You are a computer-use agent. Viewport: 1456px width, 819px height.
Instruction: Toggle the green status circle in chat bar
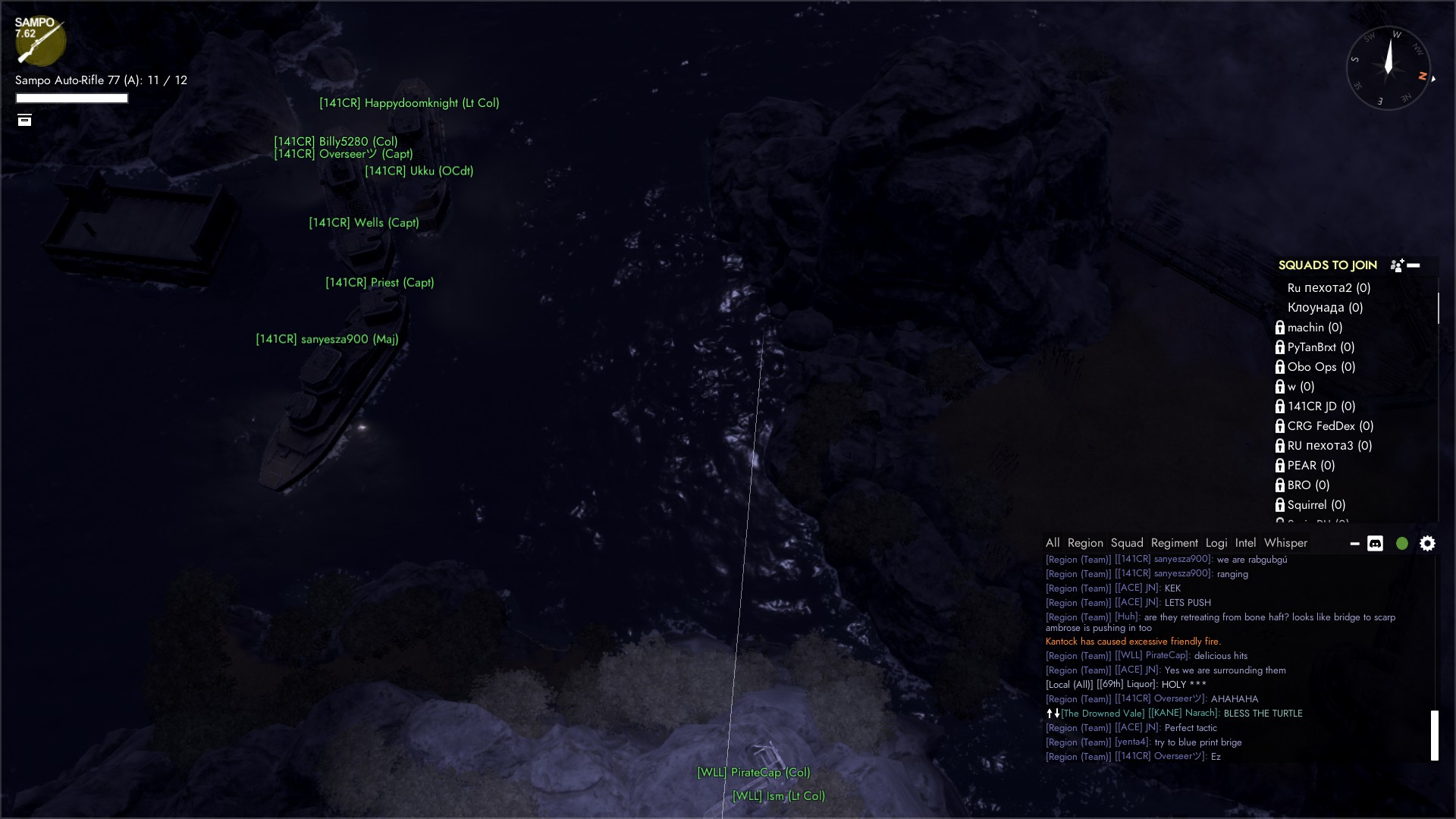click(x=1402, y=544)
